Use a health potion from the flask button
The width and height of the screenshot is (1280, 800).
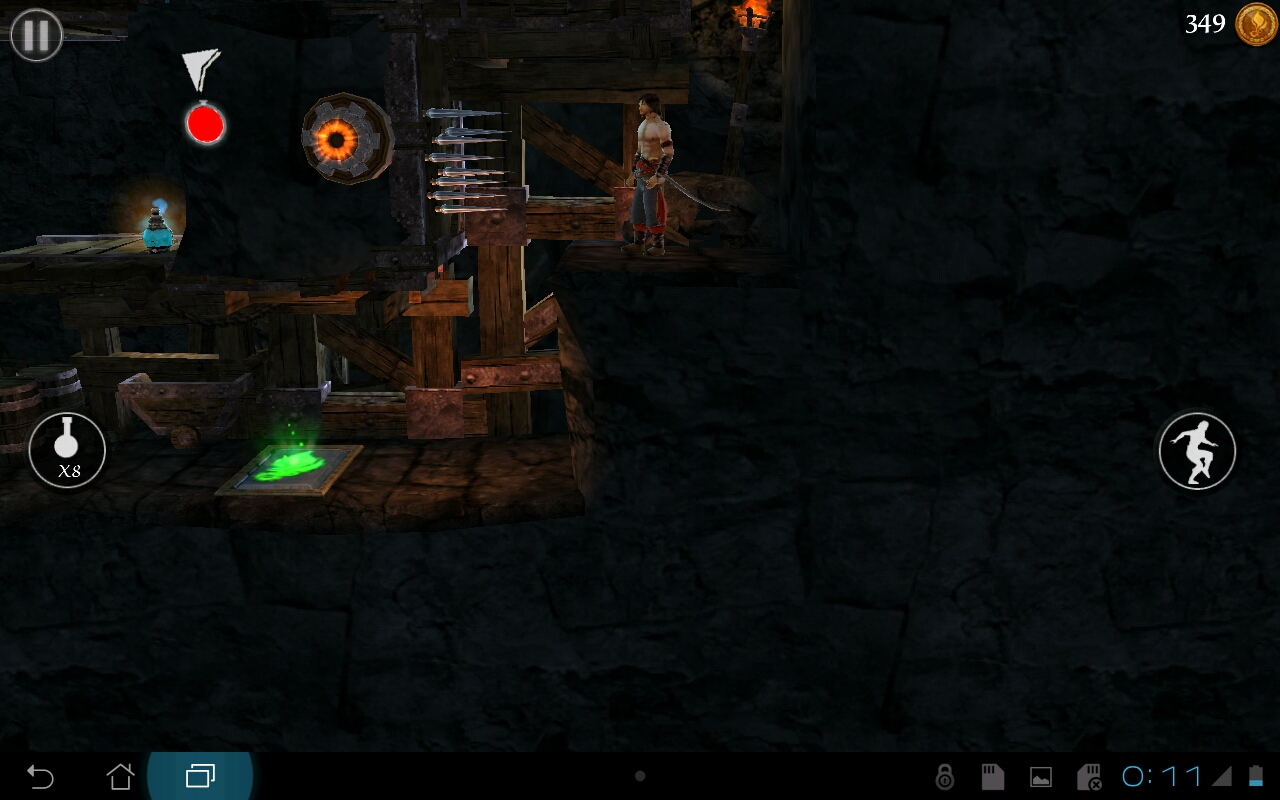pyautogui.click(x=67, y=450)
